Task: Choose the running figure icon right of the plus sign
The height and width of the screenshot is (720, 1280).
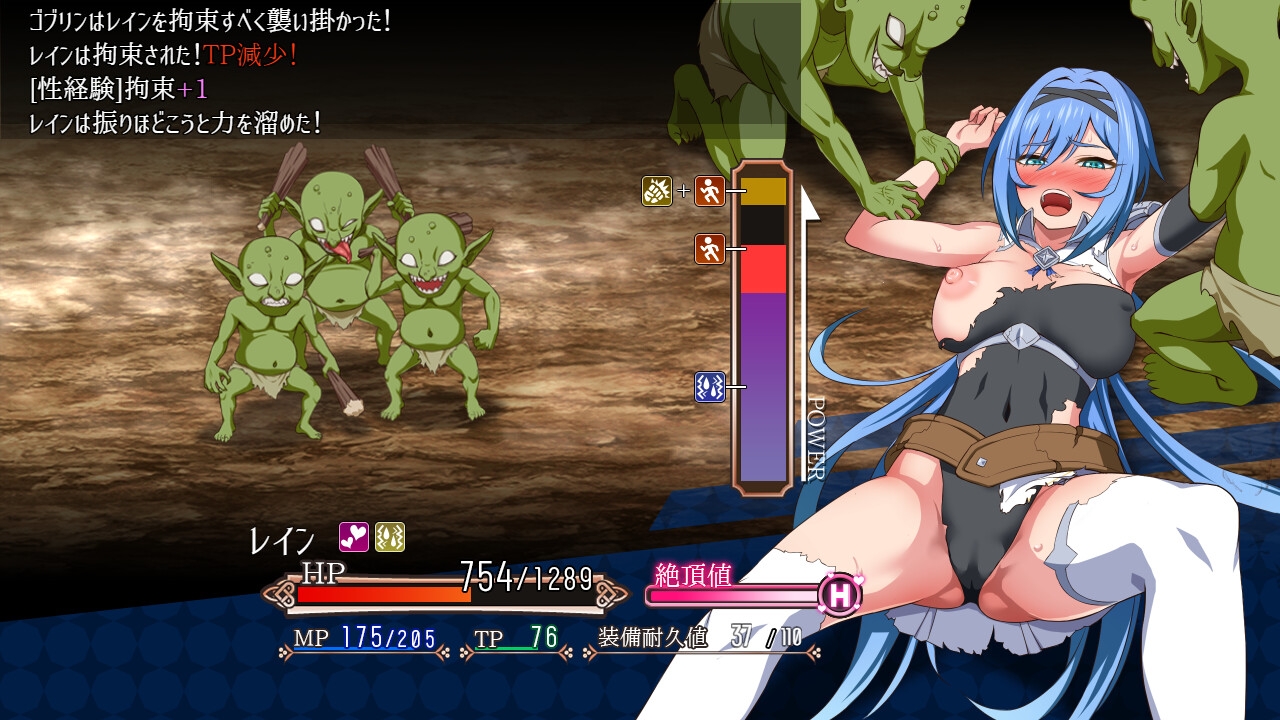Action: (x=709, y=190)
